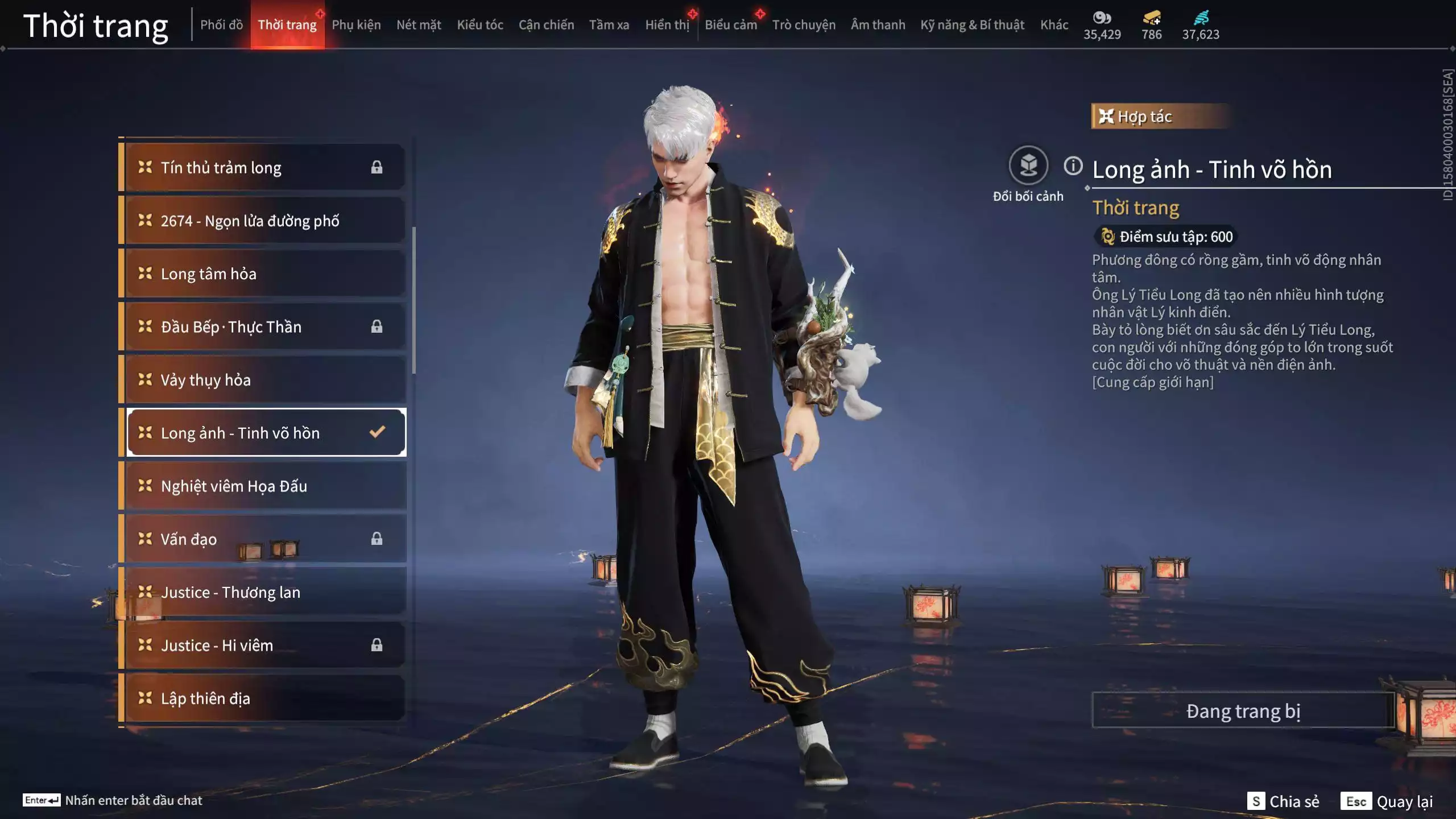Click the Đổi bối cảnh background icon
This screenshot has width=1456, height=819.
click(1028, 166)
